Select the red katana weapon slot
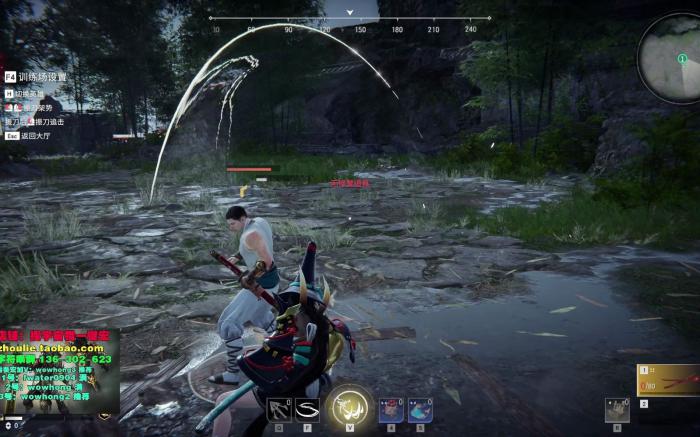Viewport: 700px width, 437px height. (668, 380)
